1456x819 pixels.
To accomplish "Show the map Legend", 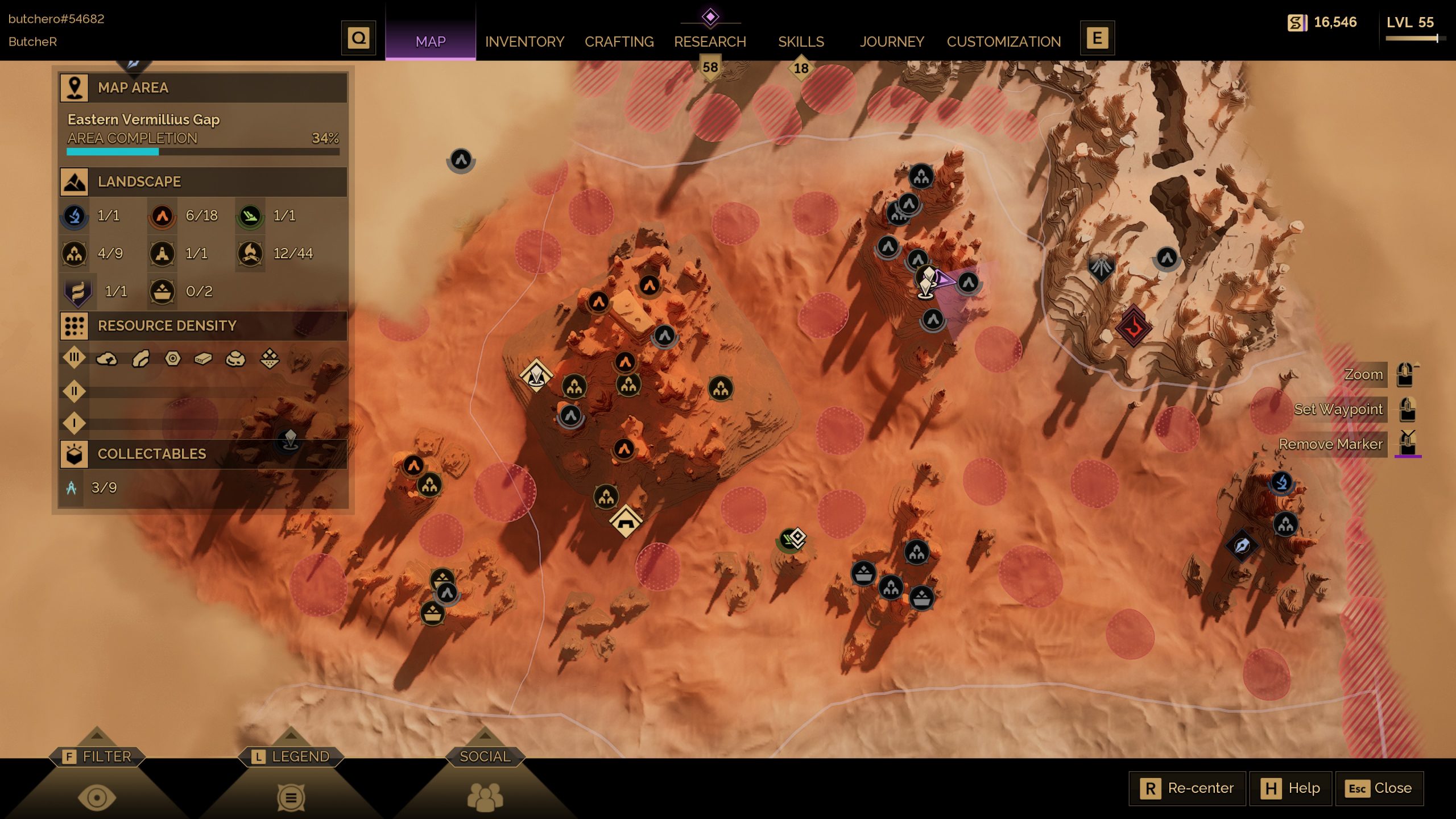I will tap(291, 757).
